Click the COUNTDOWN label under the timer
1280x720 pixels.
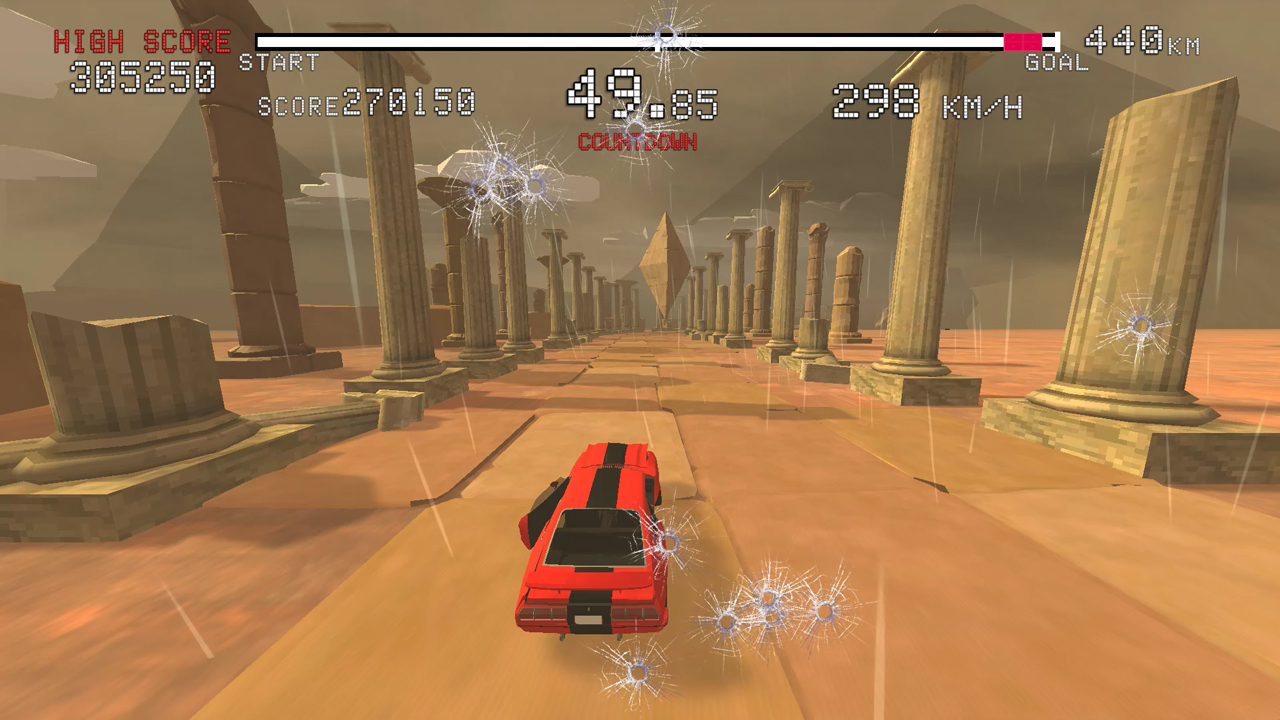(638, 143)
